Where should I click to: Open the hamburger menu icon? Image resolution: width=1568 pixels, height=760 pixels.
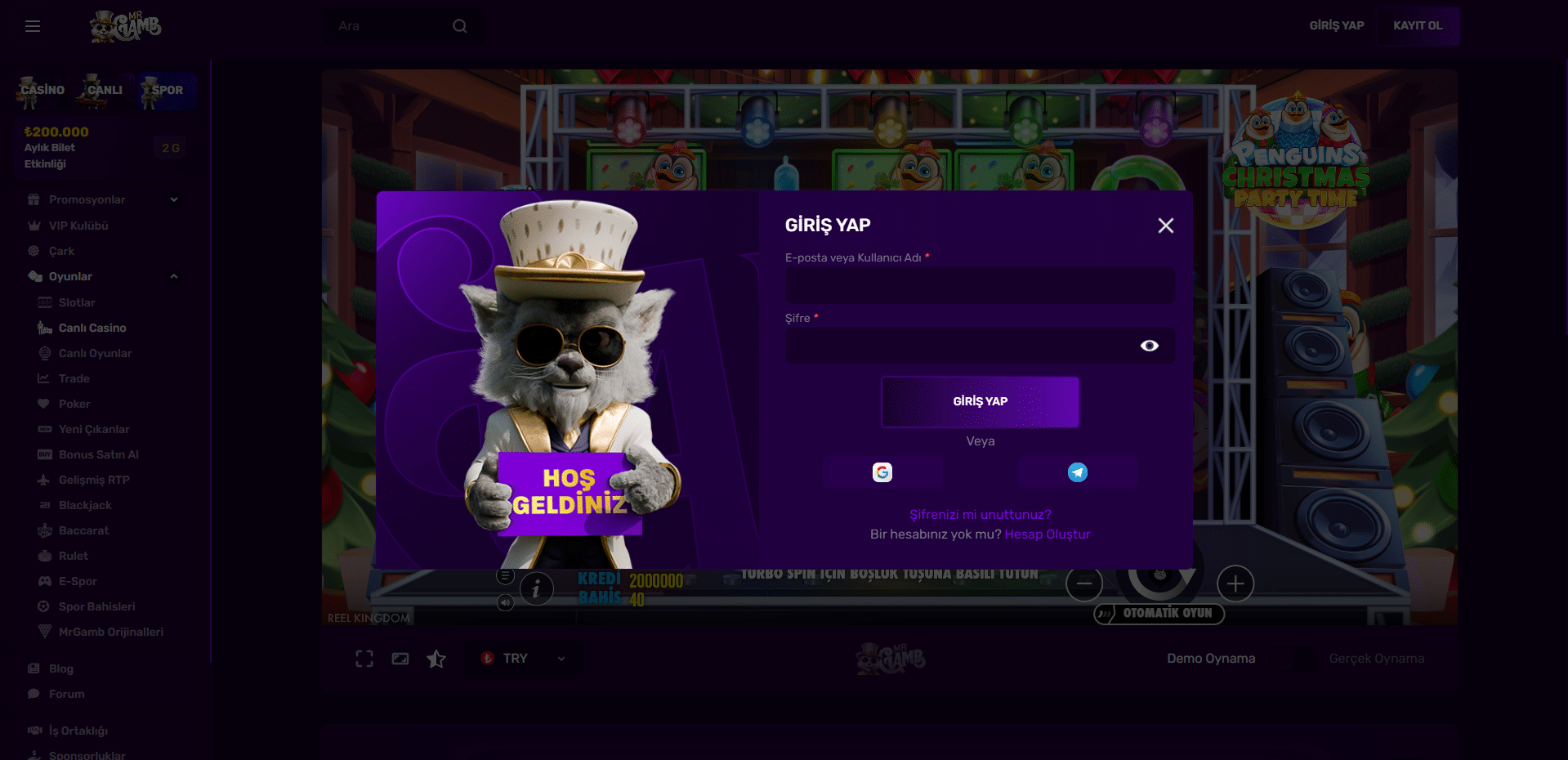pos(33,26)
